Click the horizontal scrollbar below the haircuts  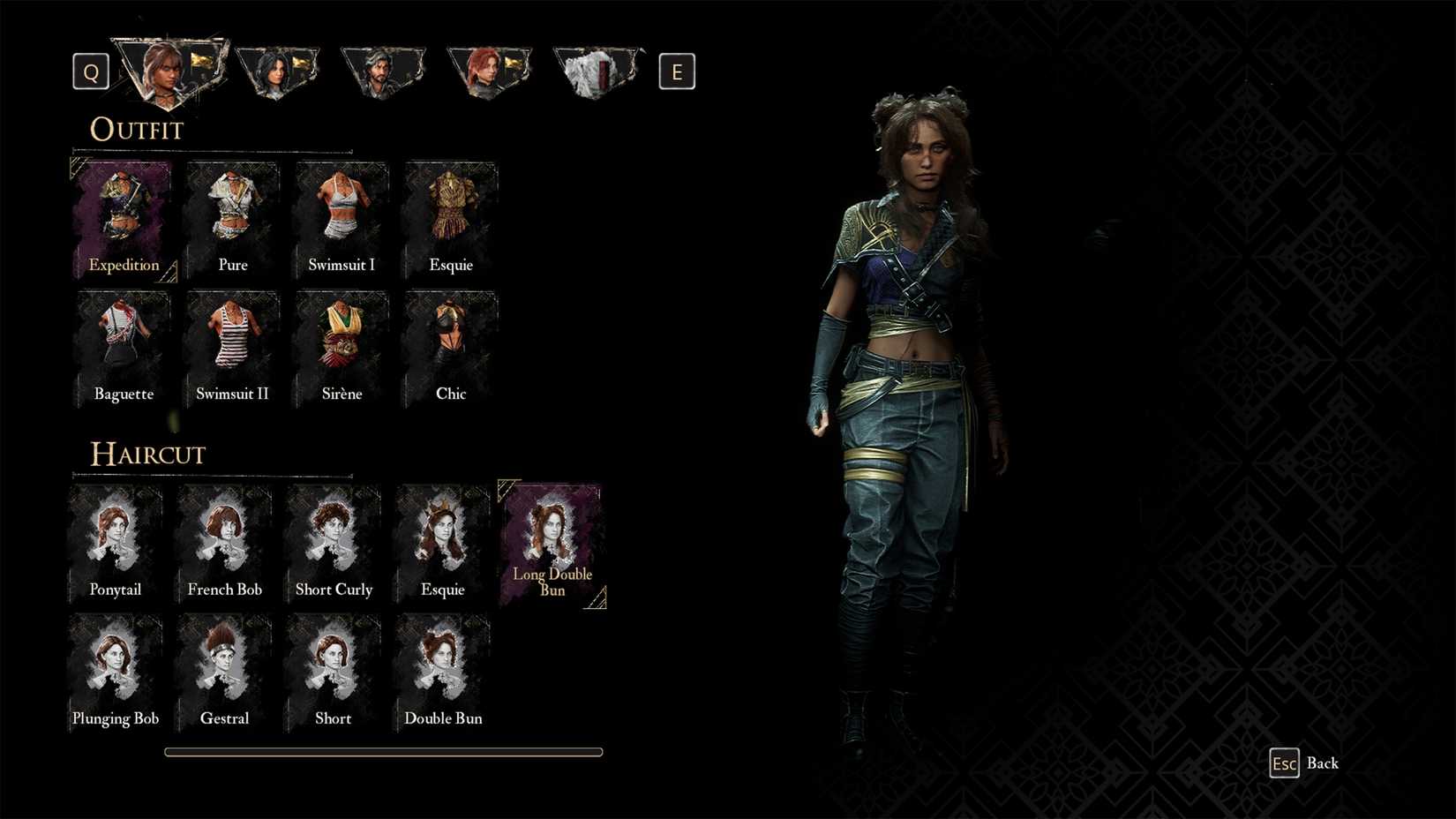coord(382,751)
